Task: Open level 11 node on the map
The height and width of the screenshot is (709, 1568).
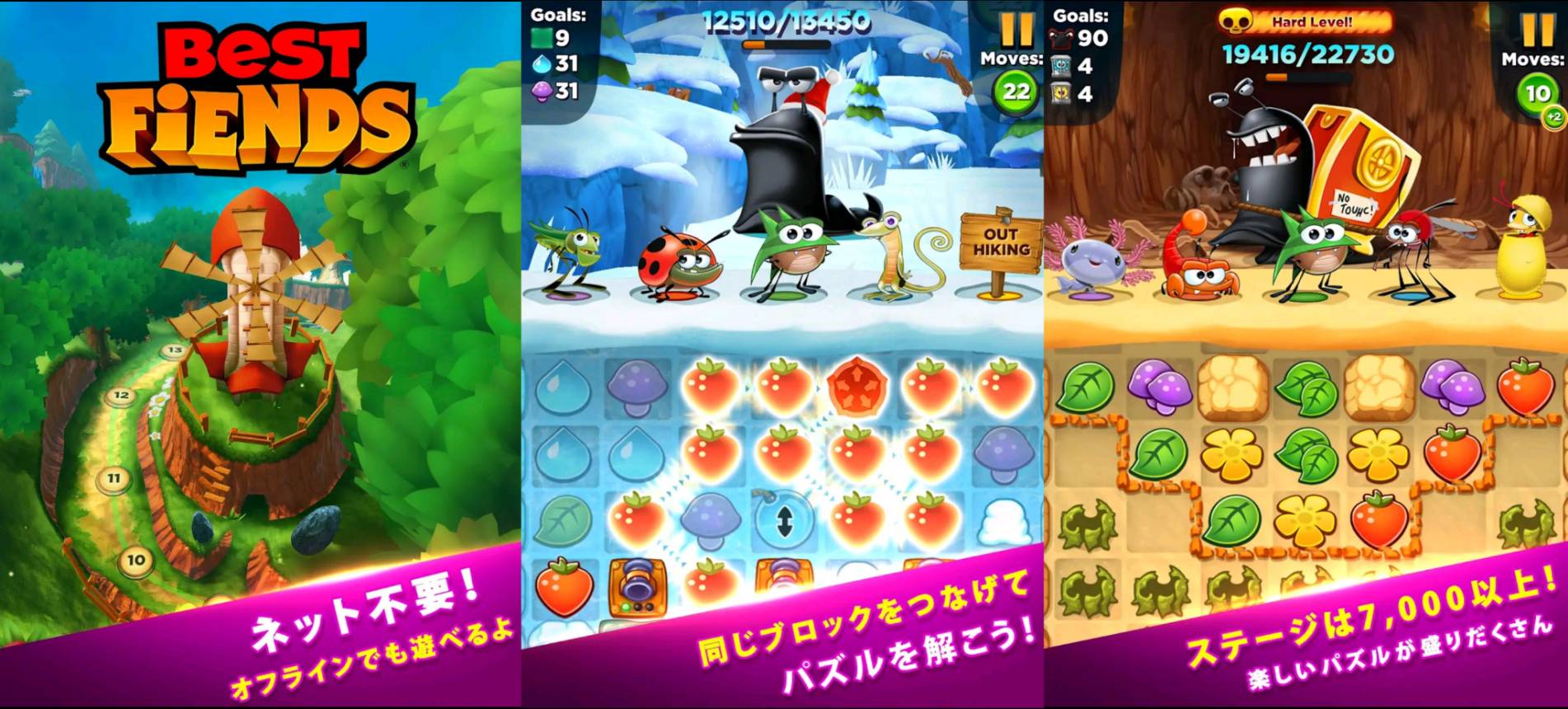Action: [x=114, y=477]
